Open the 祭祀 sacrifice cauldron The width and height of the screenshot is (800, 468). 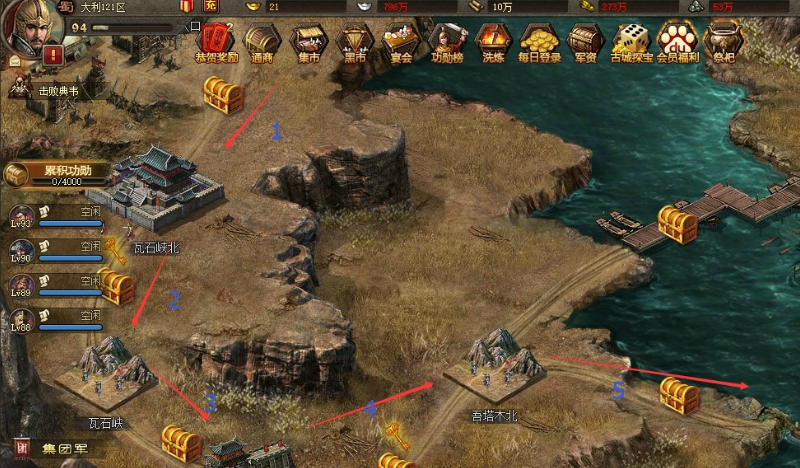(x=722, y=42)
